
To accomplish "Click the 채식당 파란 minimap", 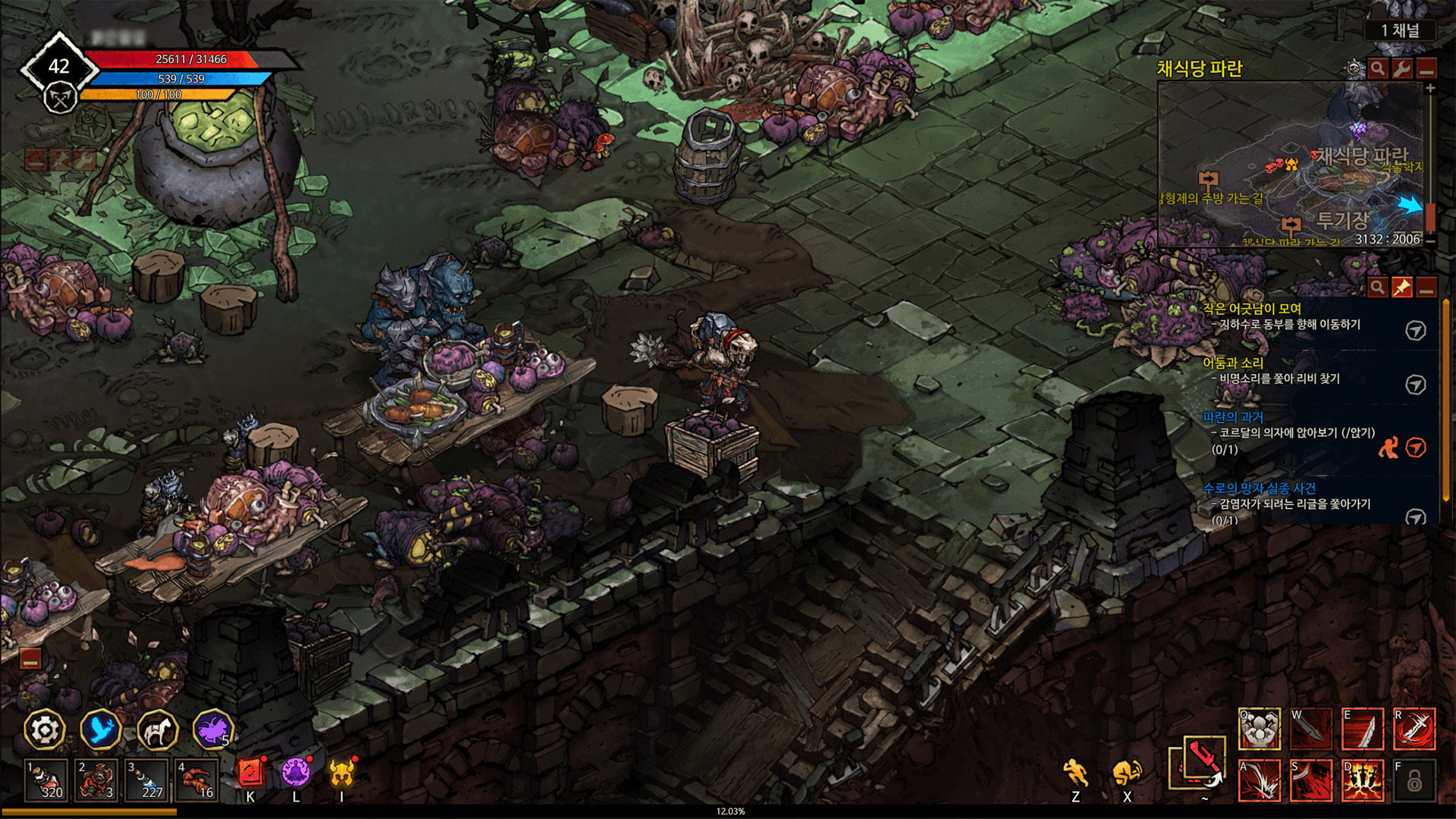I will pos(1290,164).
